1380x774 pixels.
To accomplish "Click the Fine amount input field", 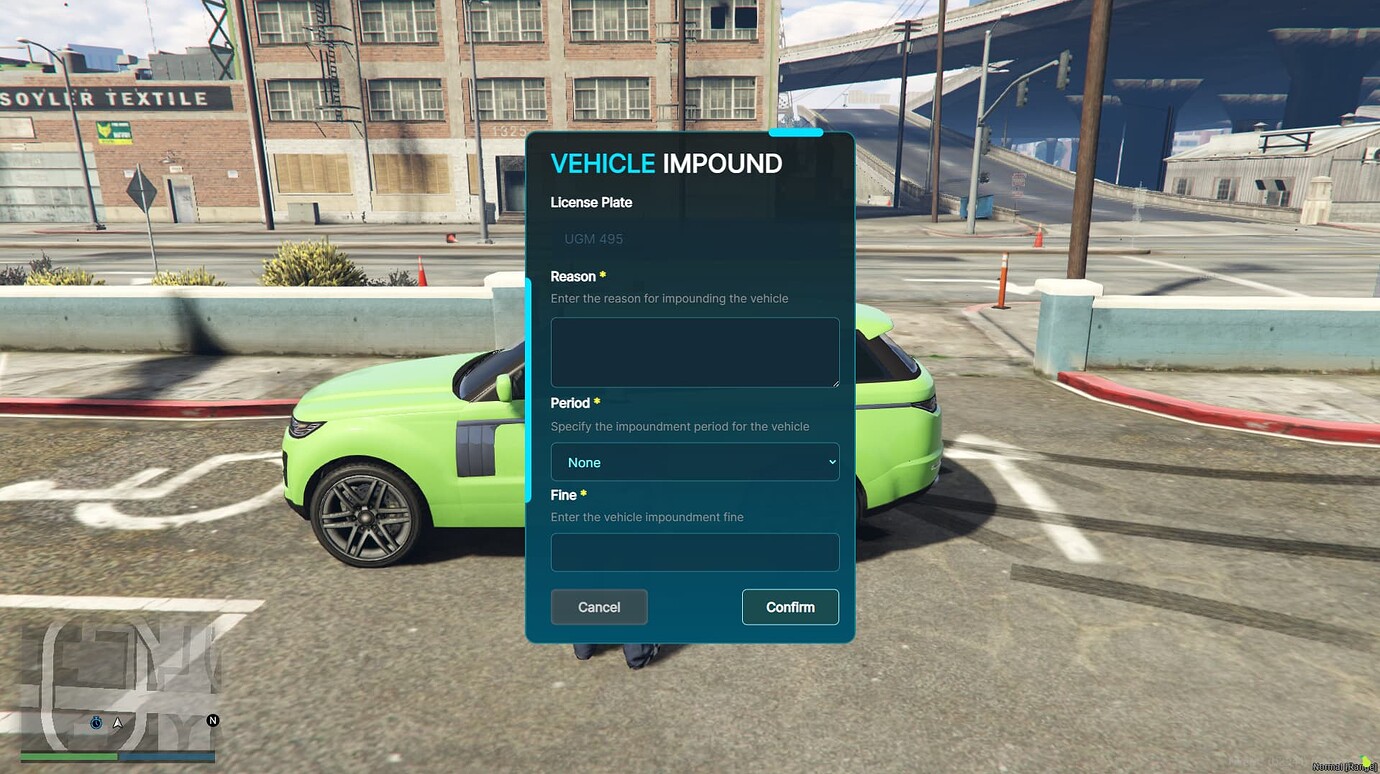I will [x=694, y=552].
